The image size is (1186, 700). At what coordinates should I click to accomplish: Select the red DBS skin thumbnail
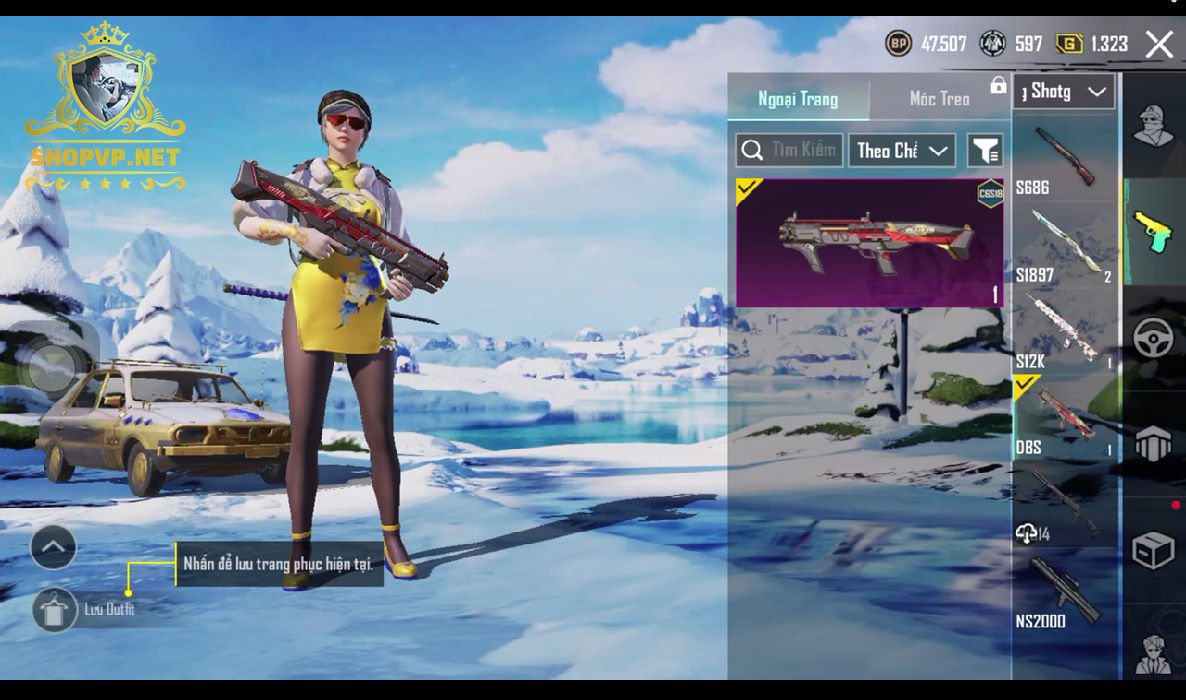[x=869, y=242]
